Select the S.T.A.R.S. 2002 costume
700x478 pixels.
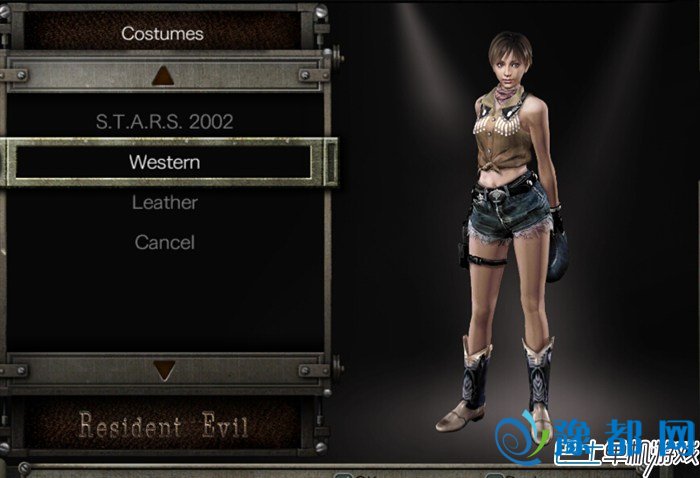tap(164, 122)
